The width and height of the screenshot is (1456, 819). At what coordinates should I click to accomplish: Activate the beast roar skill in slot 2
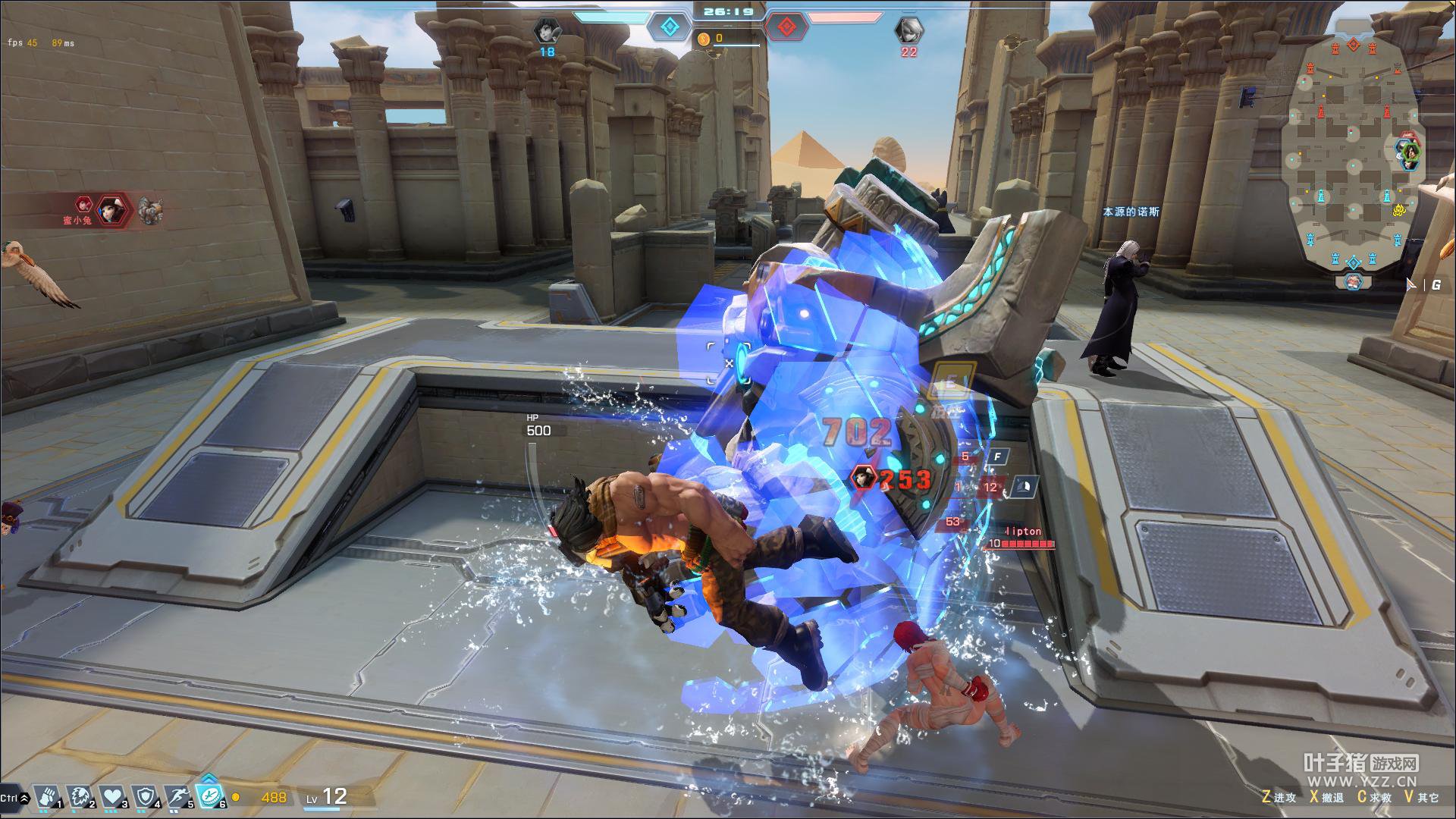[x=80, y=796]
